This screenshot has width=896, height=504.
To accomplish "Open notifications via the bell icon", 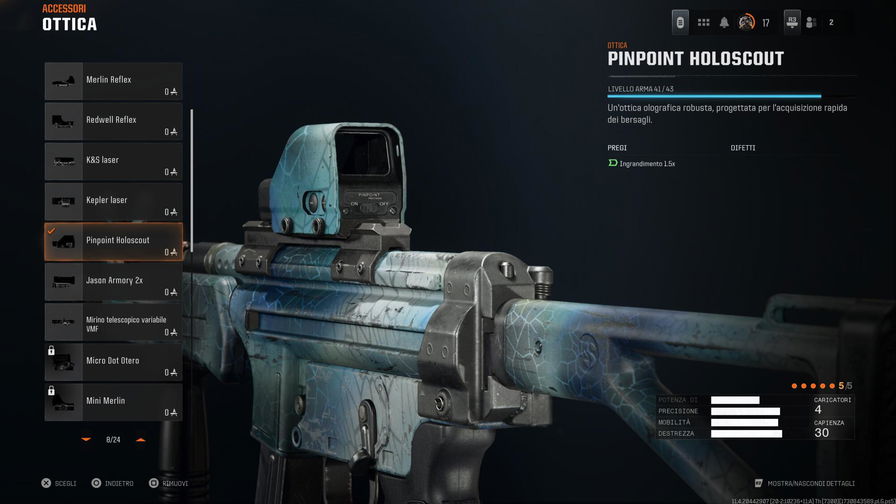I will point(724,22).
